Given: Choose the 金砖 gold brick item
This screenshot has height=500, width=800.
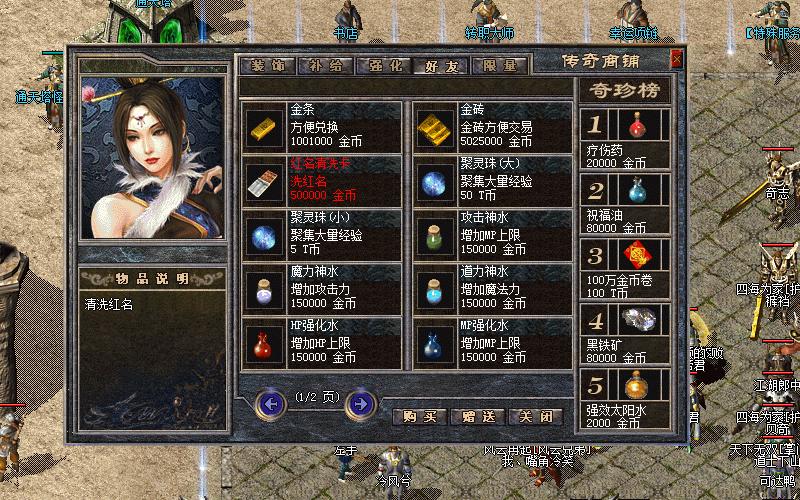Looking at the screenshot, I should [x=433, y=127].
